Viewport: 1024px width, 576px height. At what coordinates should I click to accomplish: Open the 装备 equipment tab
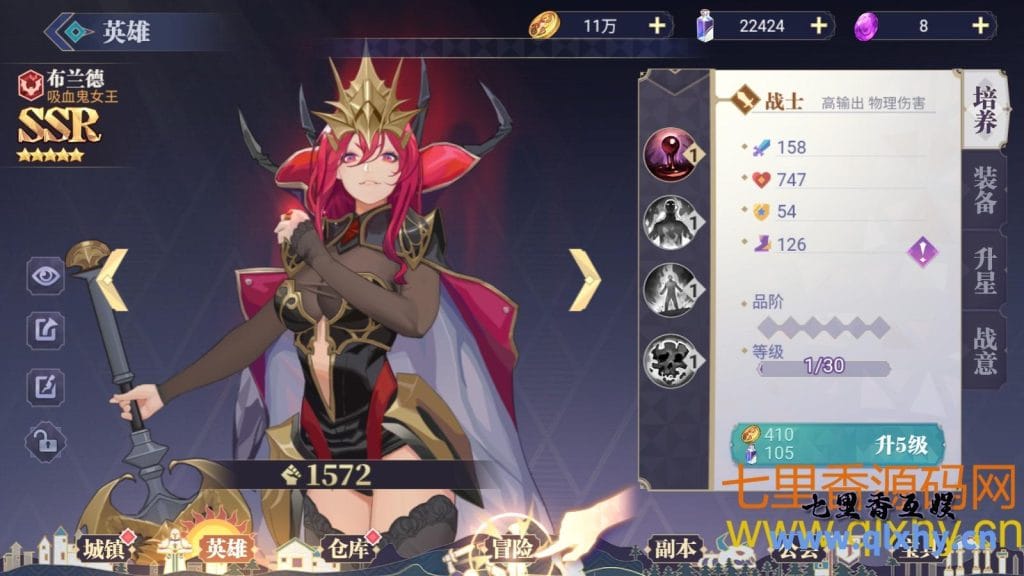[985, 190]
